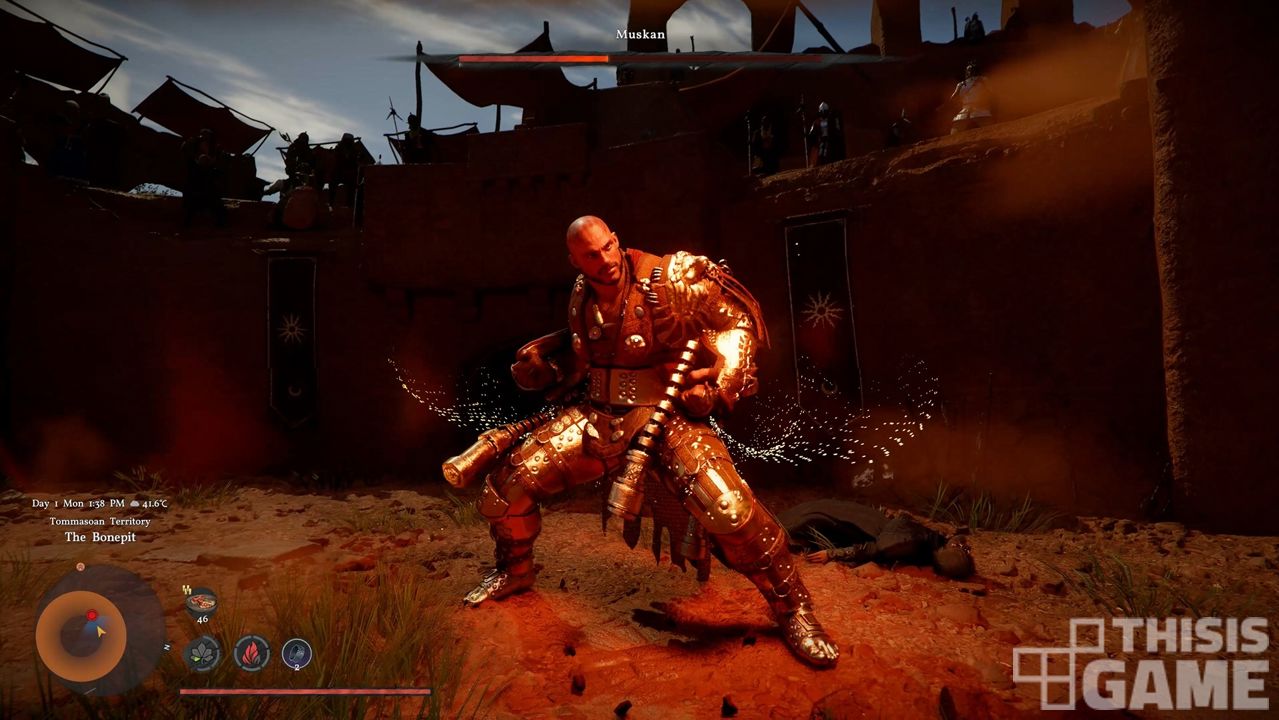Activate the leaf ability icon
1279x720 pixels.
coord(202,653)
